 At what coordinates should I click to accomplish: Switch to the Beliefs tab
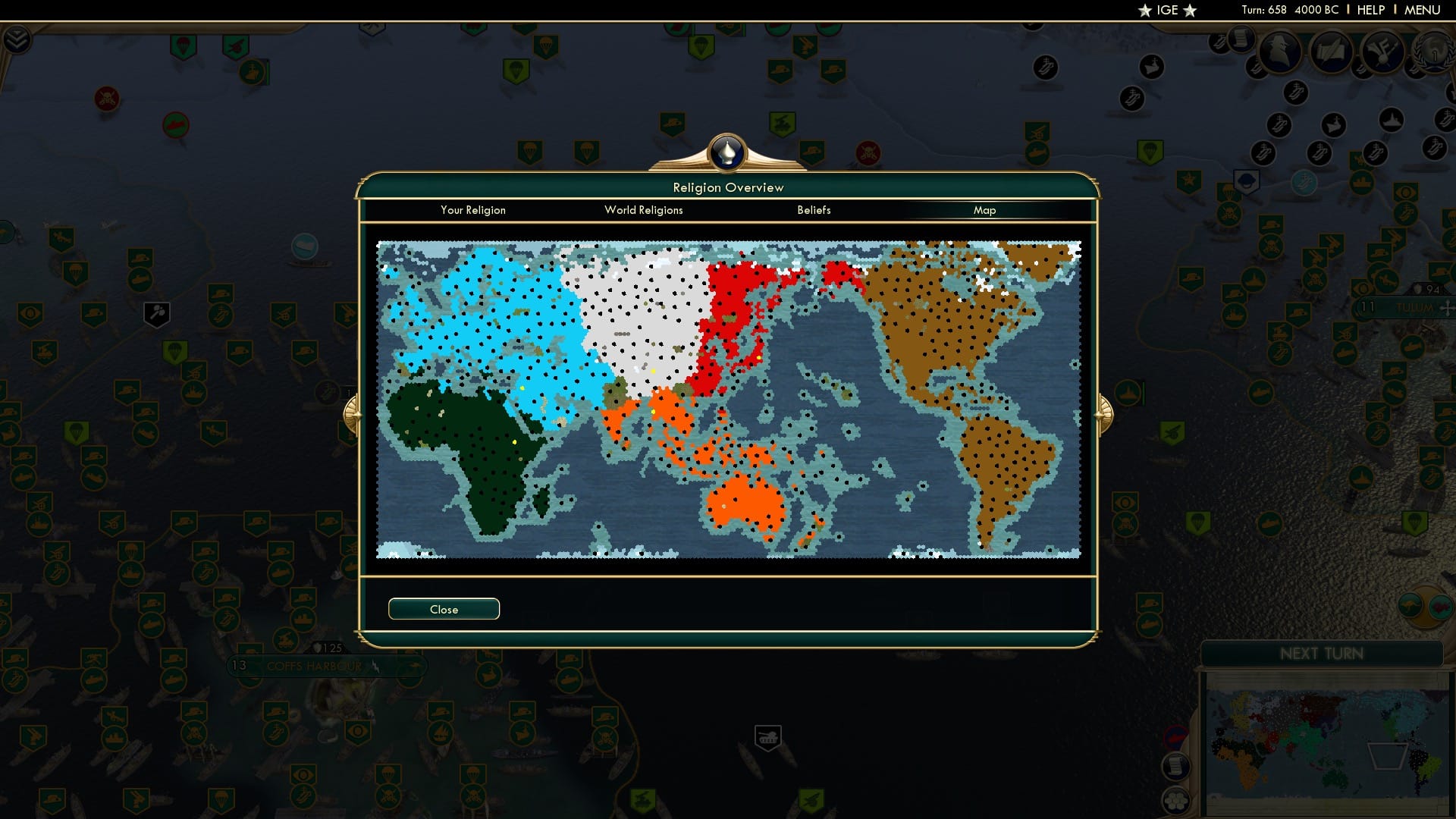coord(814,210)
